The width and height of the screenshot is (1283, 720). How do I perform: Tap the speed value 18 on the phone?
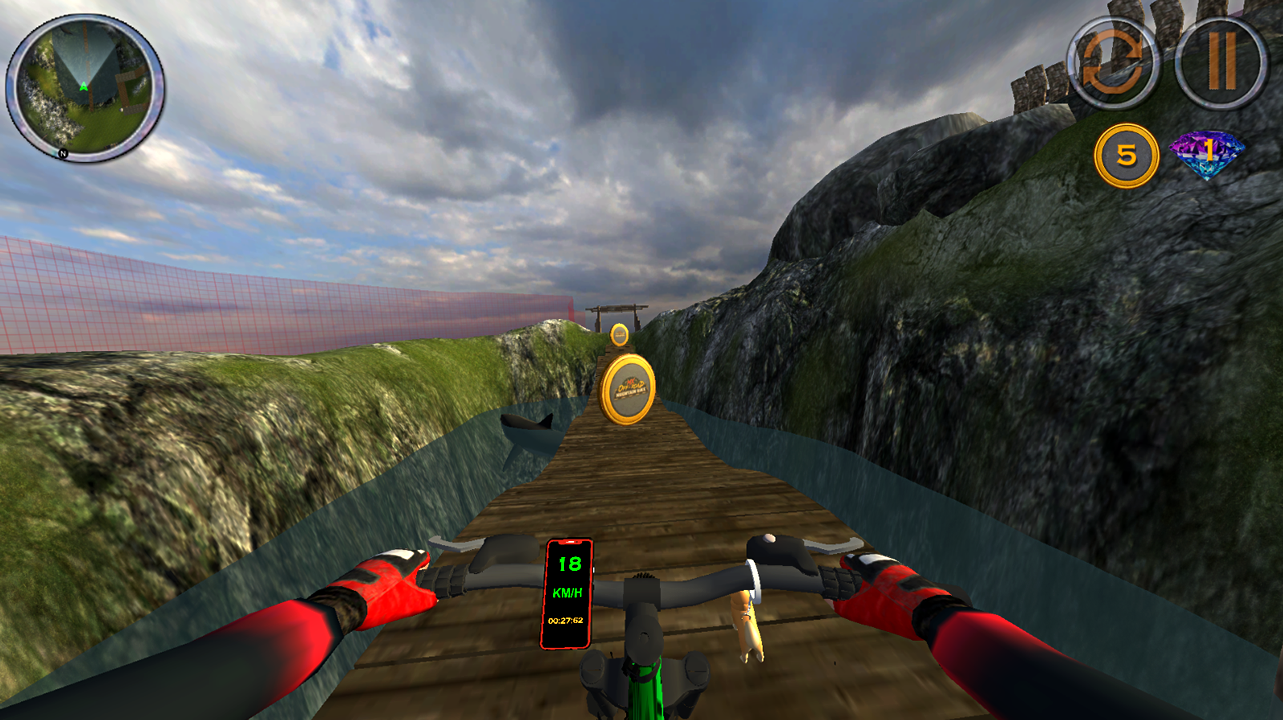(568, 563)
